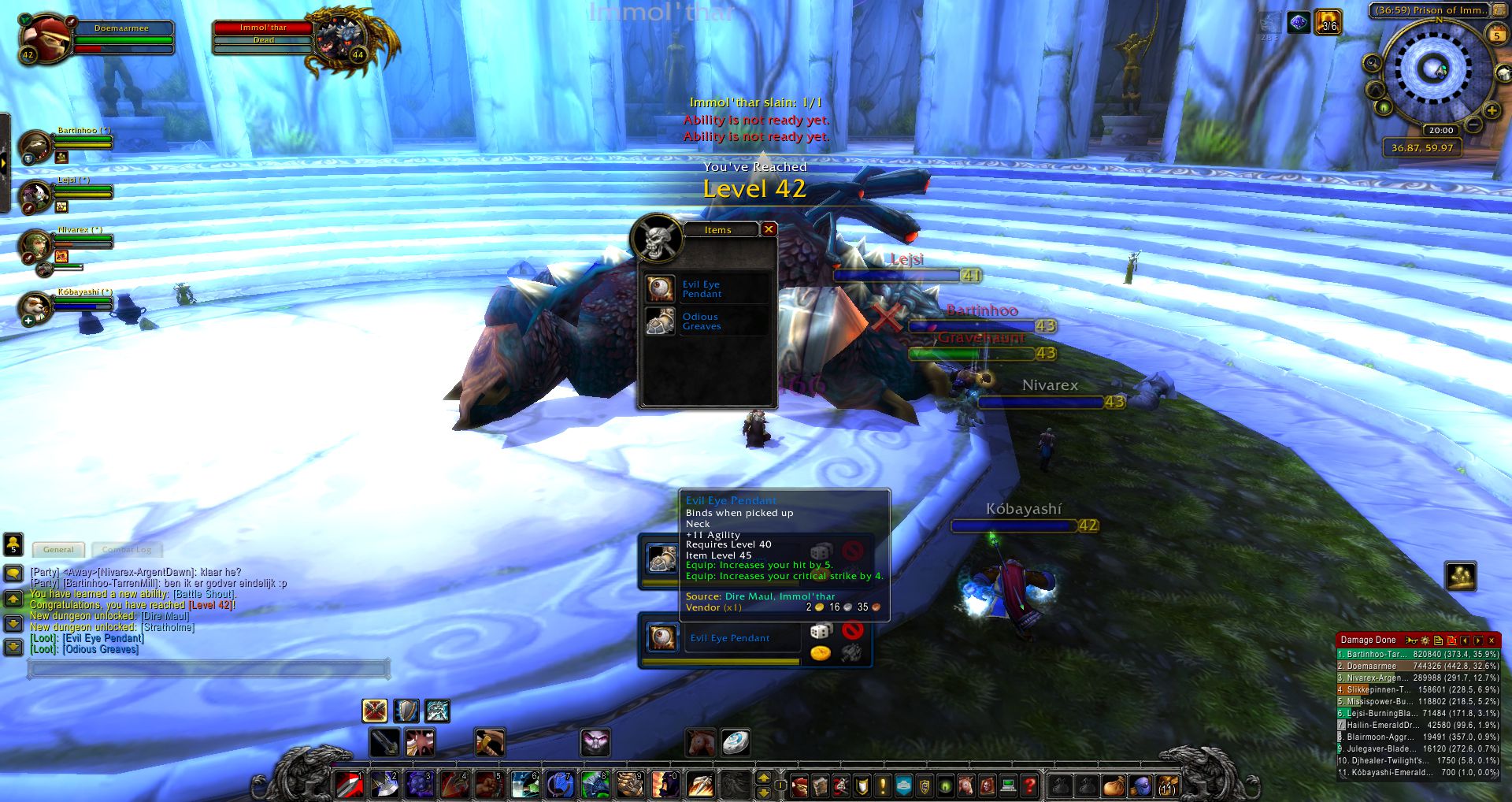Open the red question mark help button
Image resolution: width=1512 pixels, height=802 pixels.
coord(1029,785)
